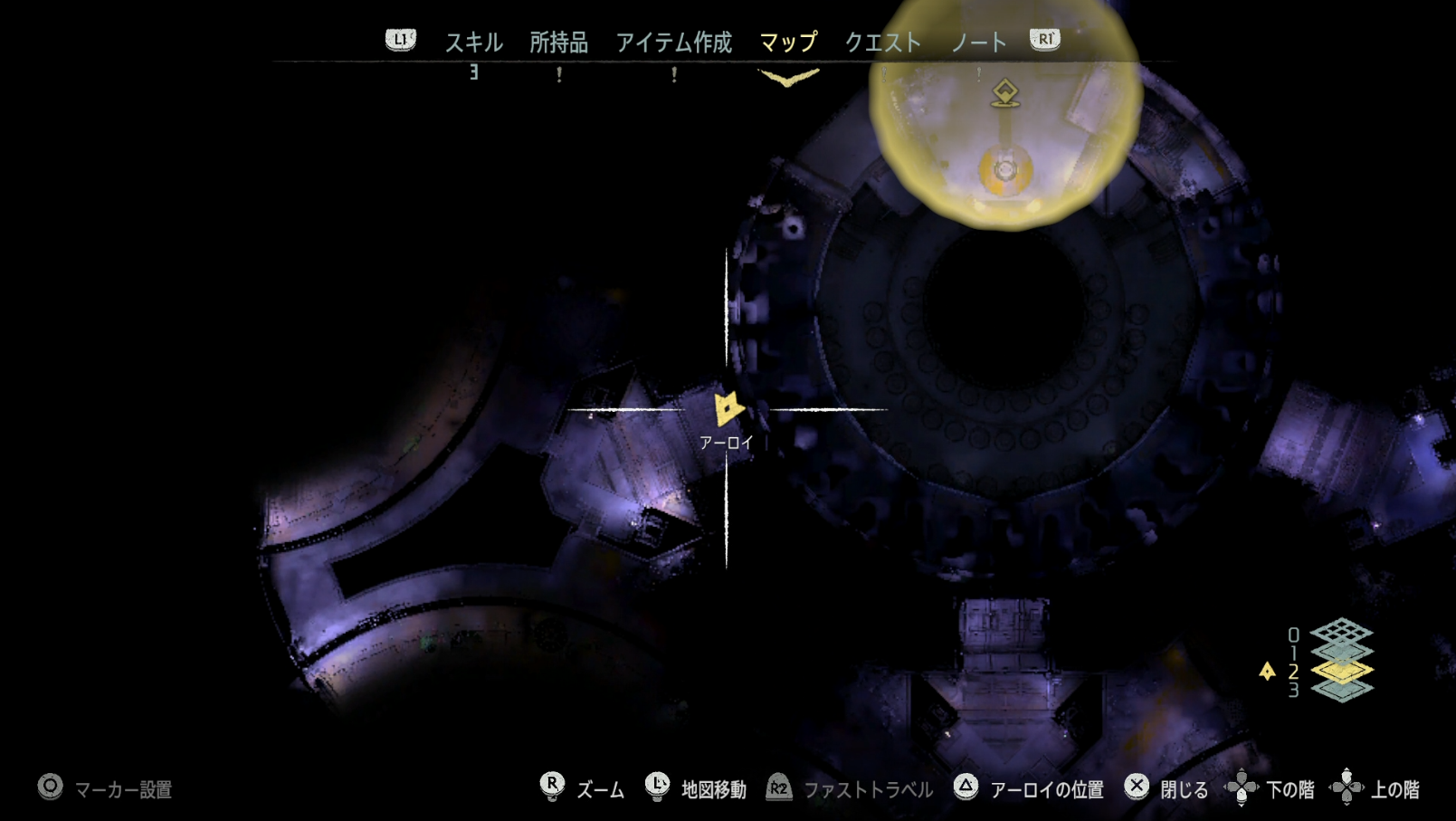Image resolution: width=1456 pixels, height=821 pixels.
Task: Switch to the ノート tab
Action: pyautogui.click(x=978, y=42)
